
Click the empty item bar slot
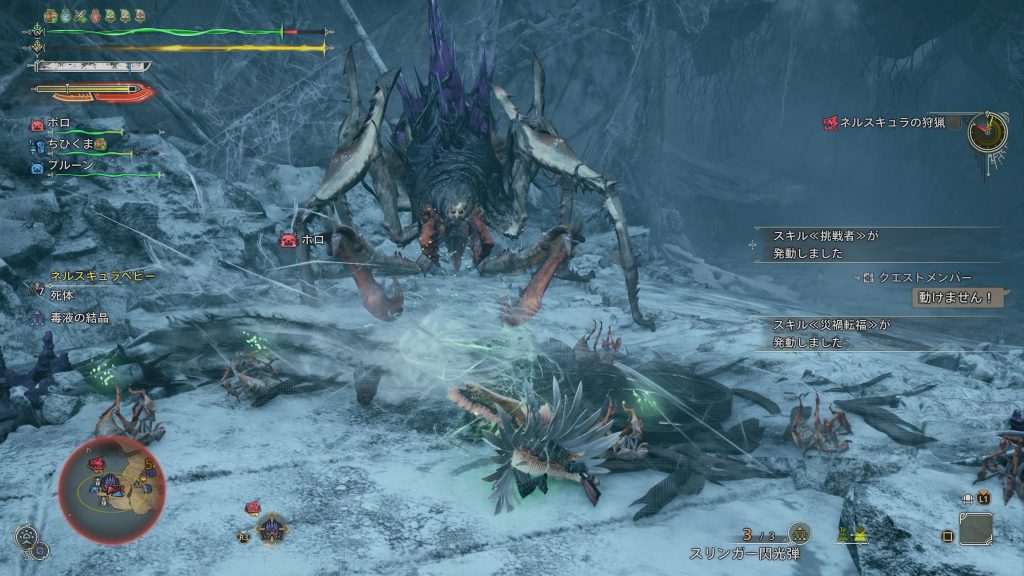975,528
